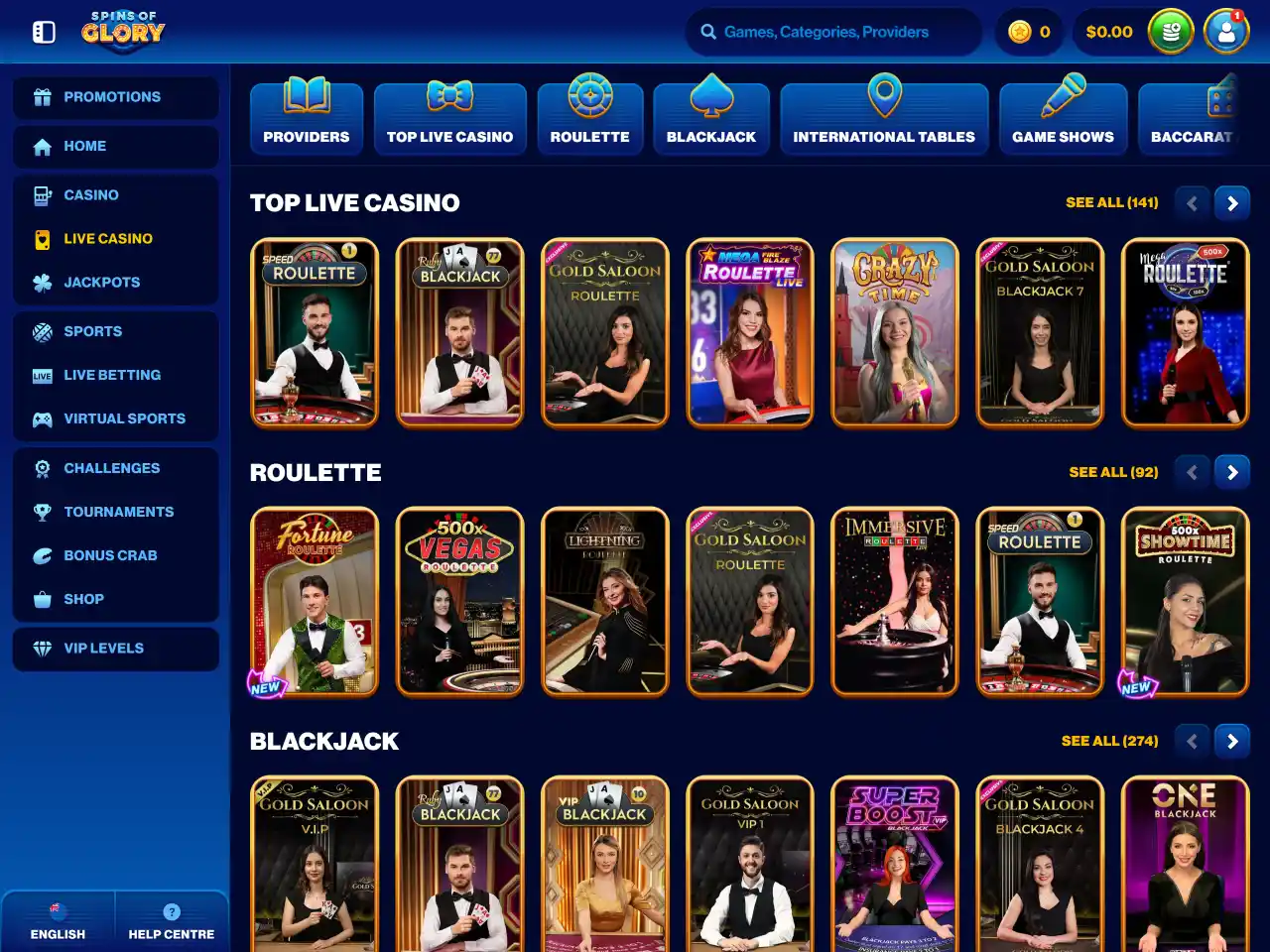Show next Blackjack games with right arrow
The width and height of the screenshot is (1270, 952).
1232,741
